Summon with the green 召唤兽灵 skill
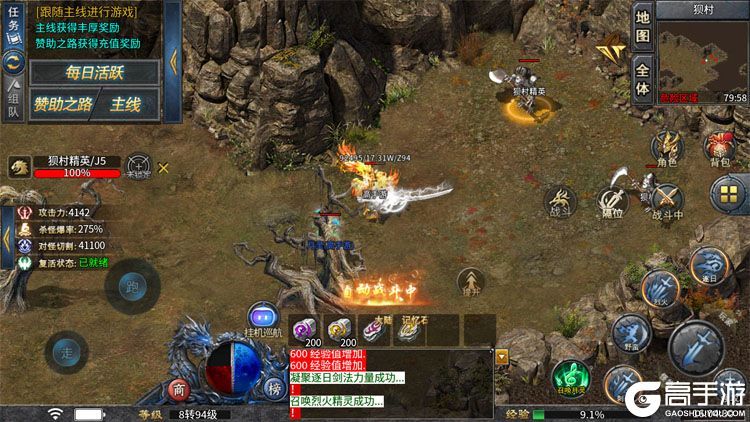 [570, 374]
